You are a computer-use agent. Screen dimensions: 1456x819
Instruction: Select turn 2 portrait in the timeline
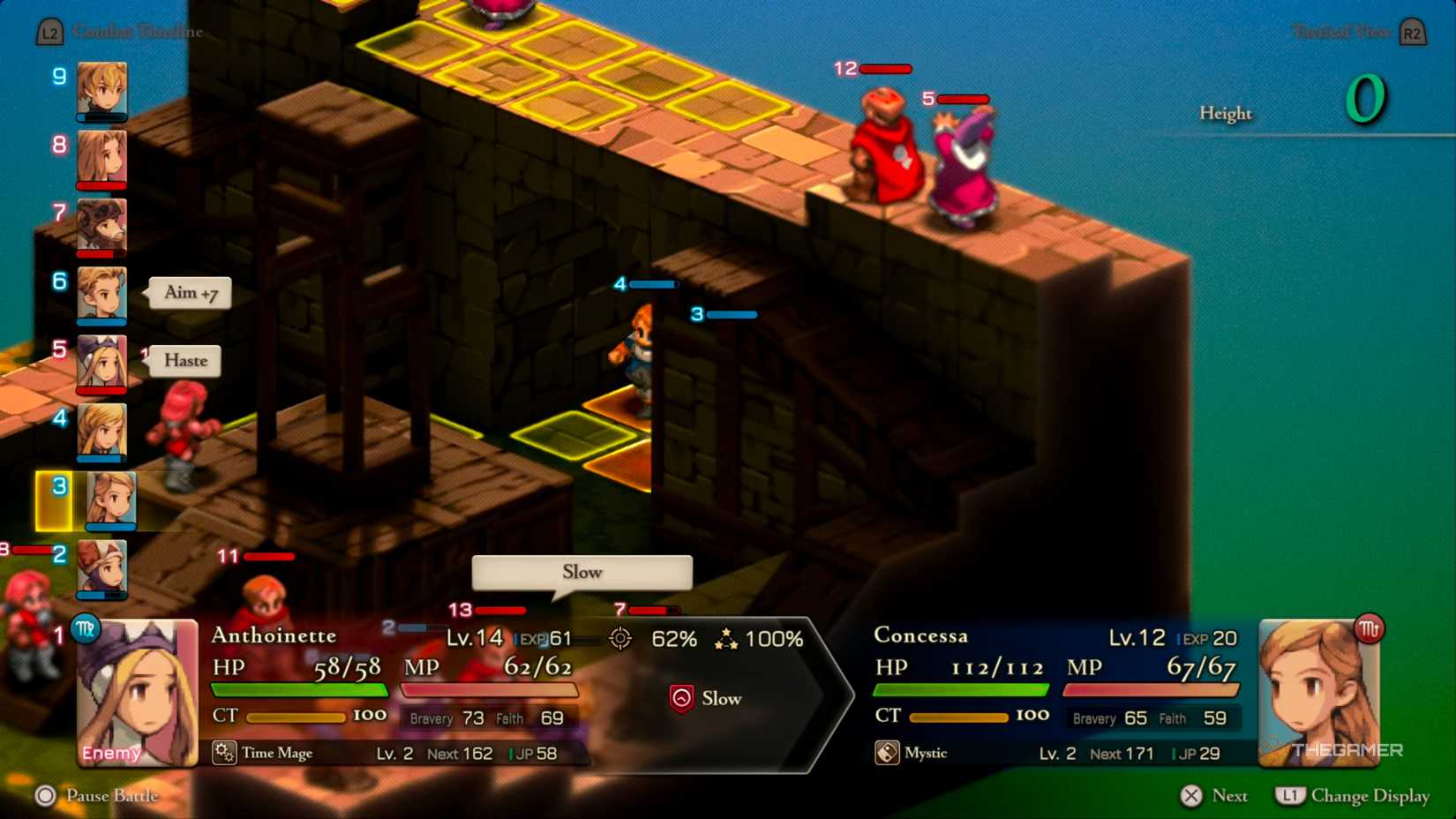(x=101, y=567)
